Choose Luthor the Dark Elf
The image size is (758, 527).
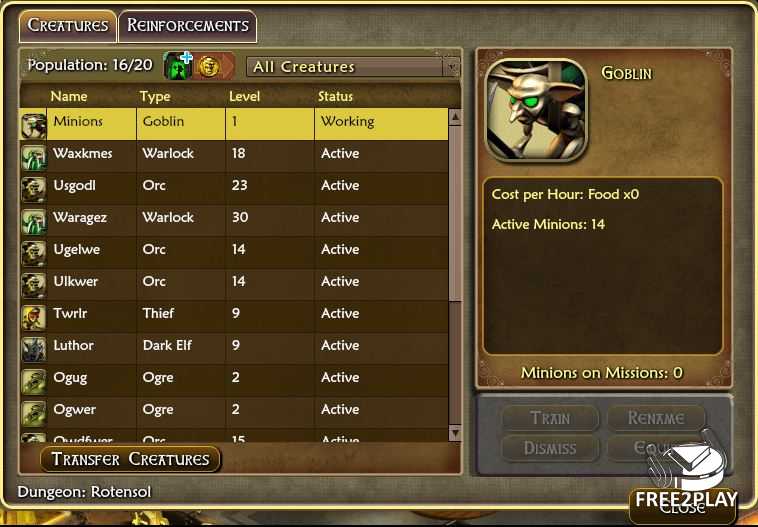pyautogui.click(x=240, y=346)
